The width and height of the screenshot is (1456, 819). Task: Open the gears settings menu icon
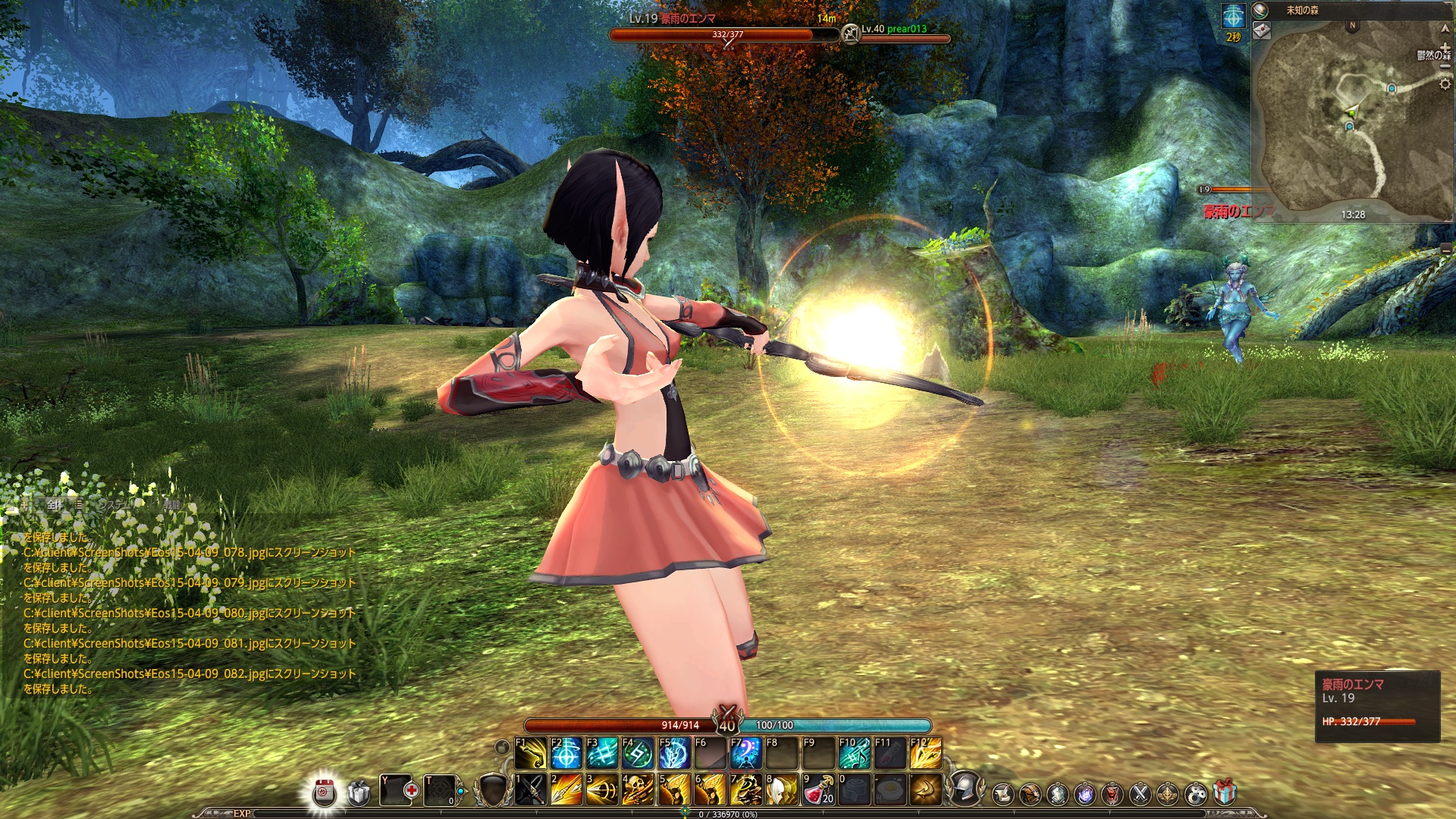click(1196, 793)
